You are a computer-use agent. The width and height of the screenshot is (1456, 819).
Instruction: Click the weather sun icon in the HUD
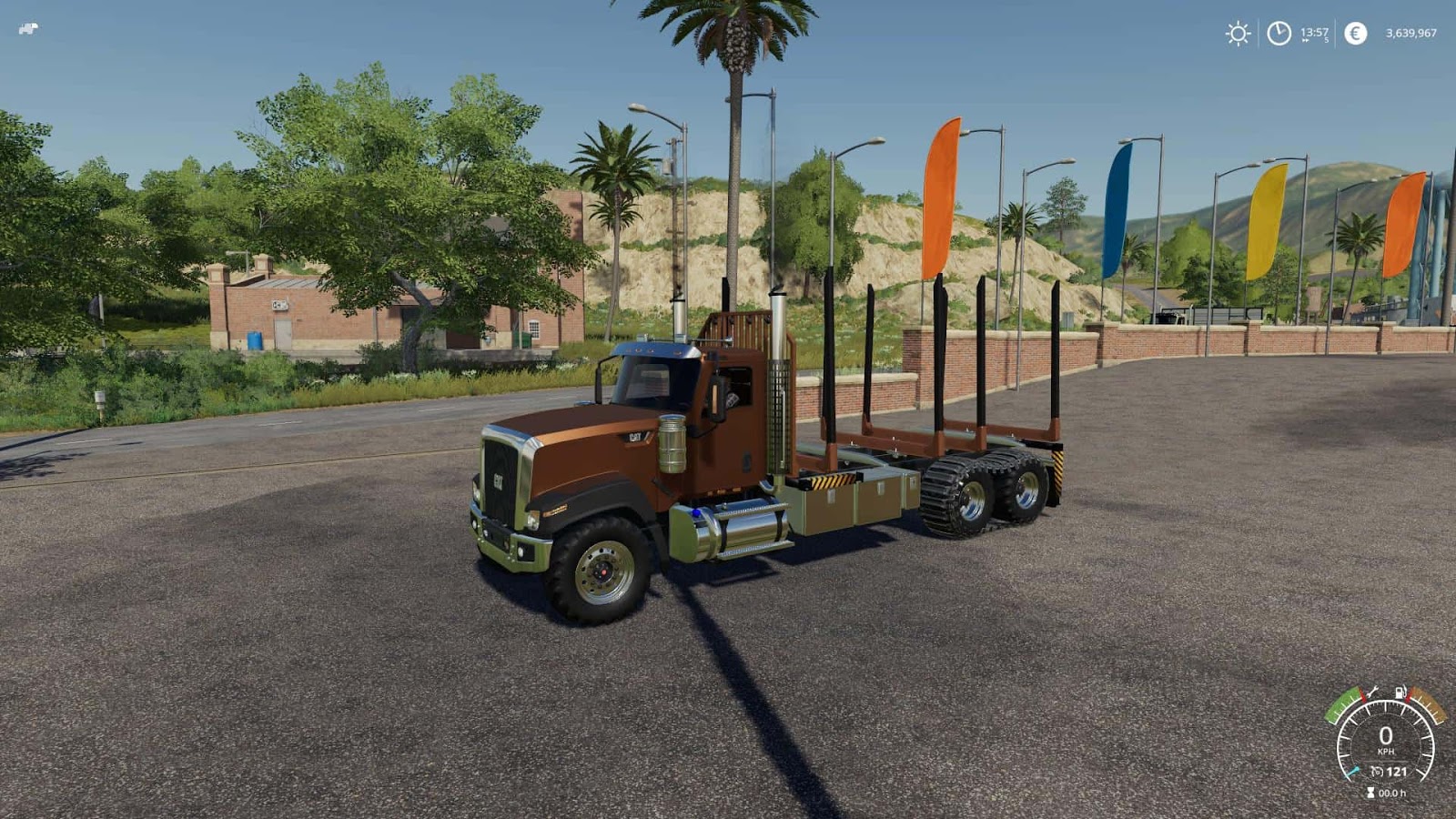pos(1238,32)
